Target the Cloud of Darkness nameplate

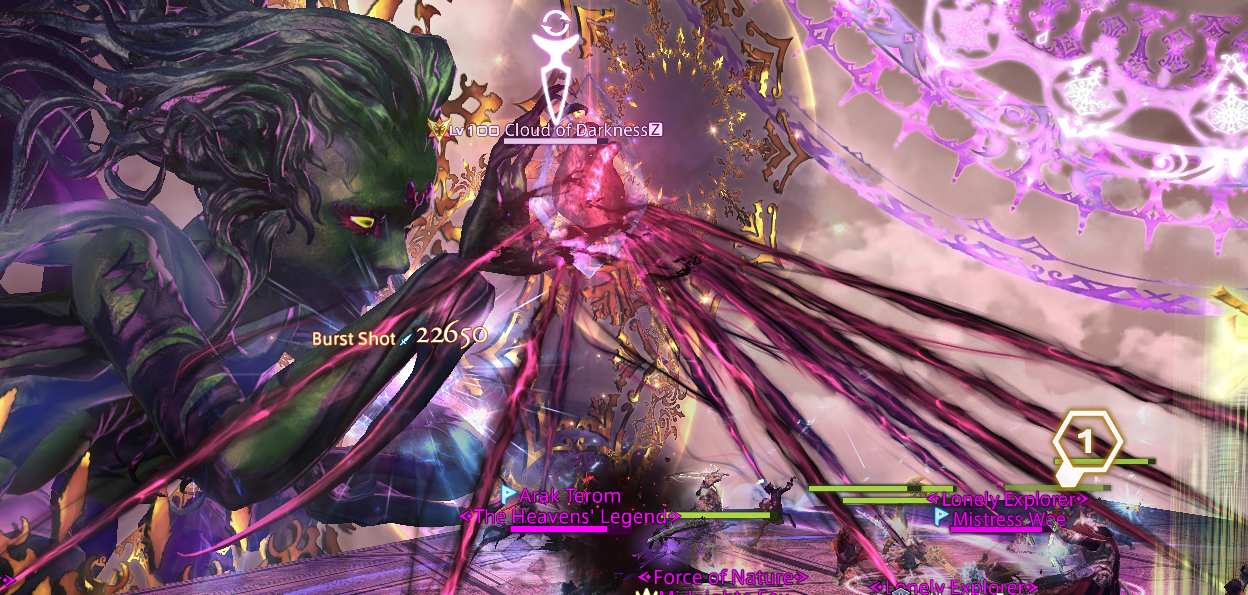point(574,130)
